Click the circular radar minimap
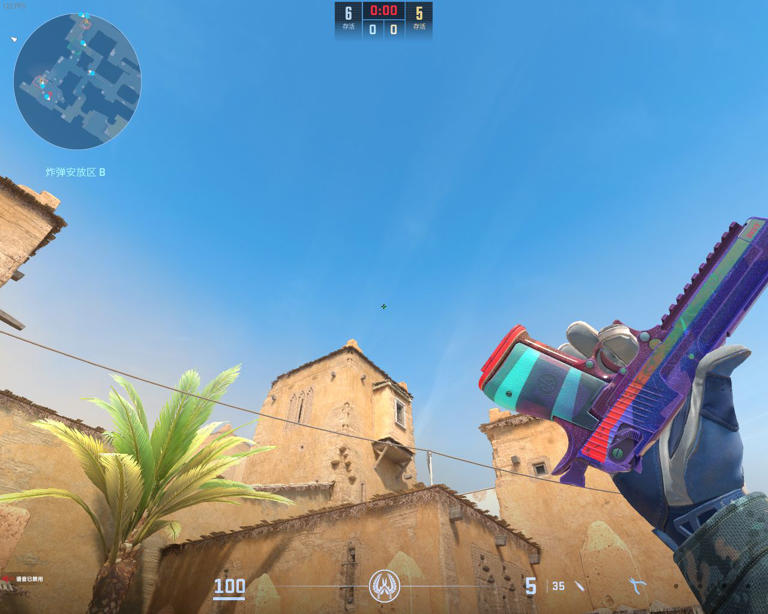The image size is (768, 614). [77, 81]
